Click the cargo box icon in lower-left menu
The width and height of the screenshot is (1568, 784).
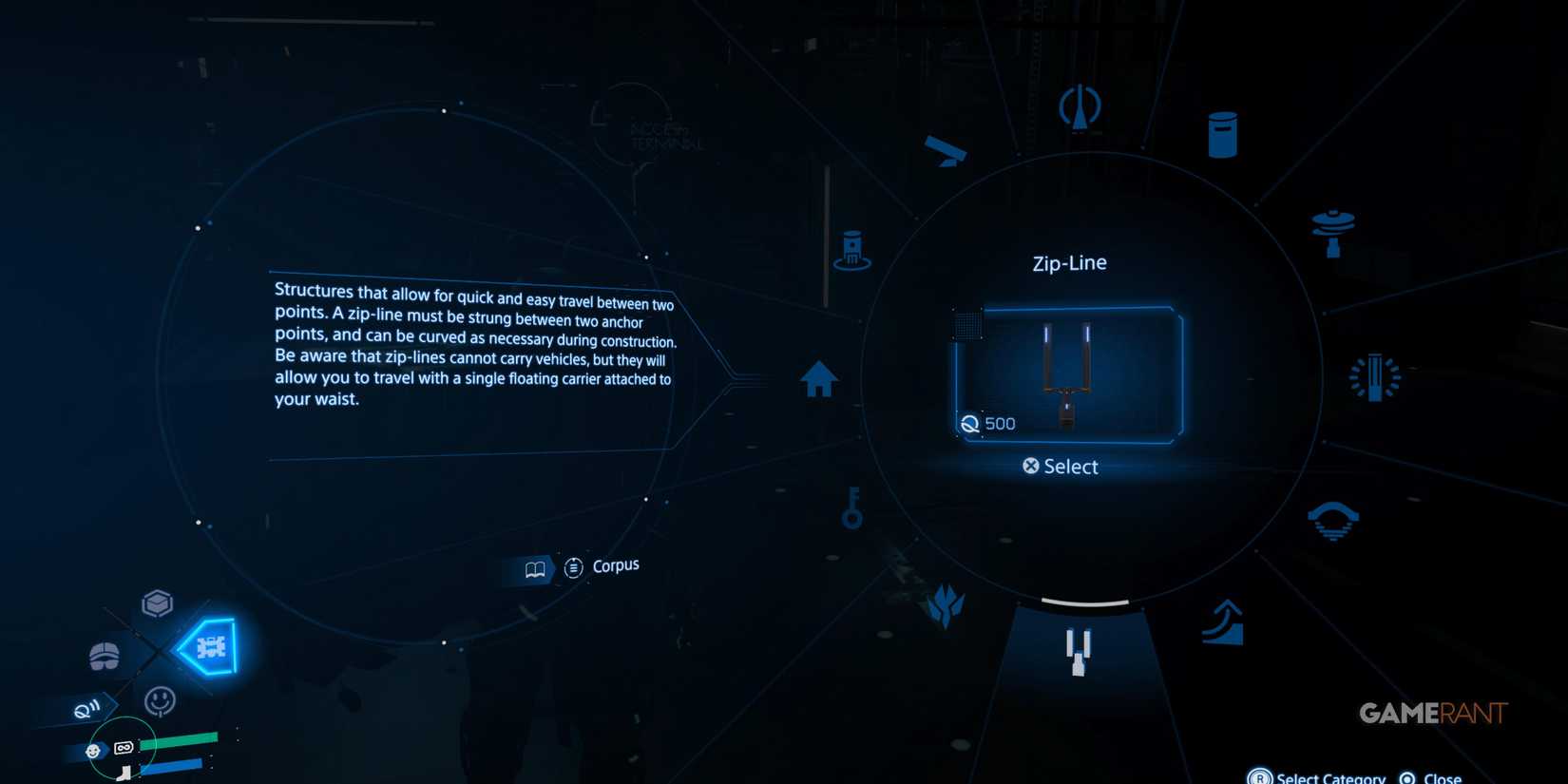click(155, 602)
